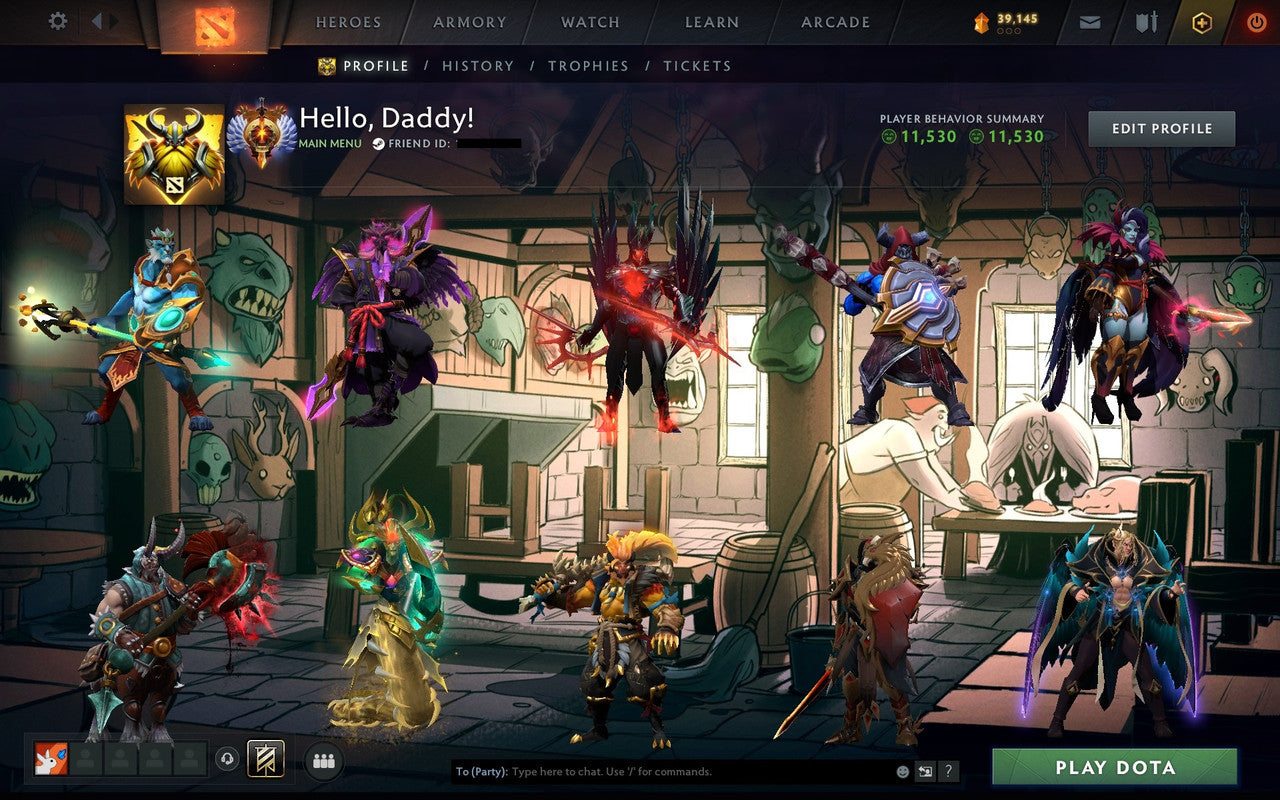Open the ARCADE menu item
The width and height of the screenshot is (1280, 800).
coord(835,21)
